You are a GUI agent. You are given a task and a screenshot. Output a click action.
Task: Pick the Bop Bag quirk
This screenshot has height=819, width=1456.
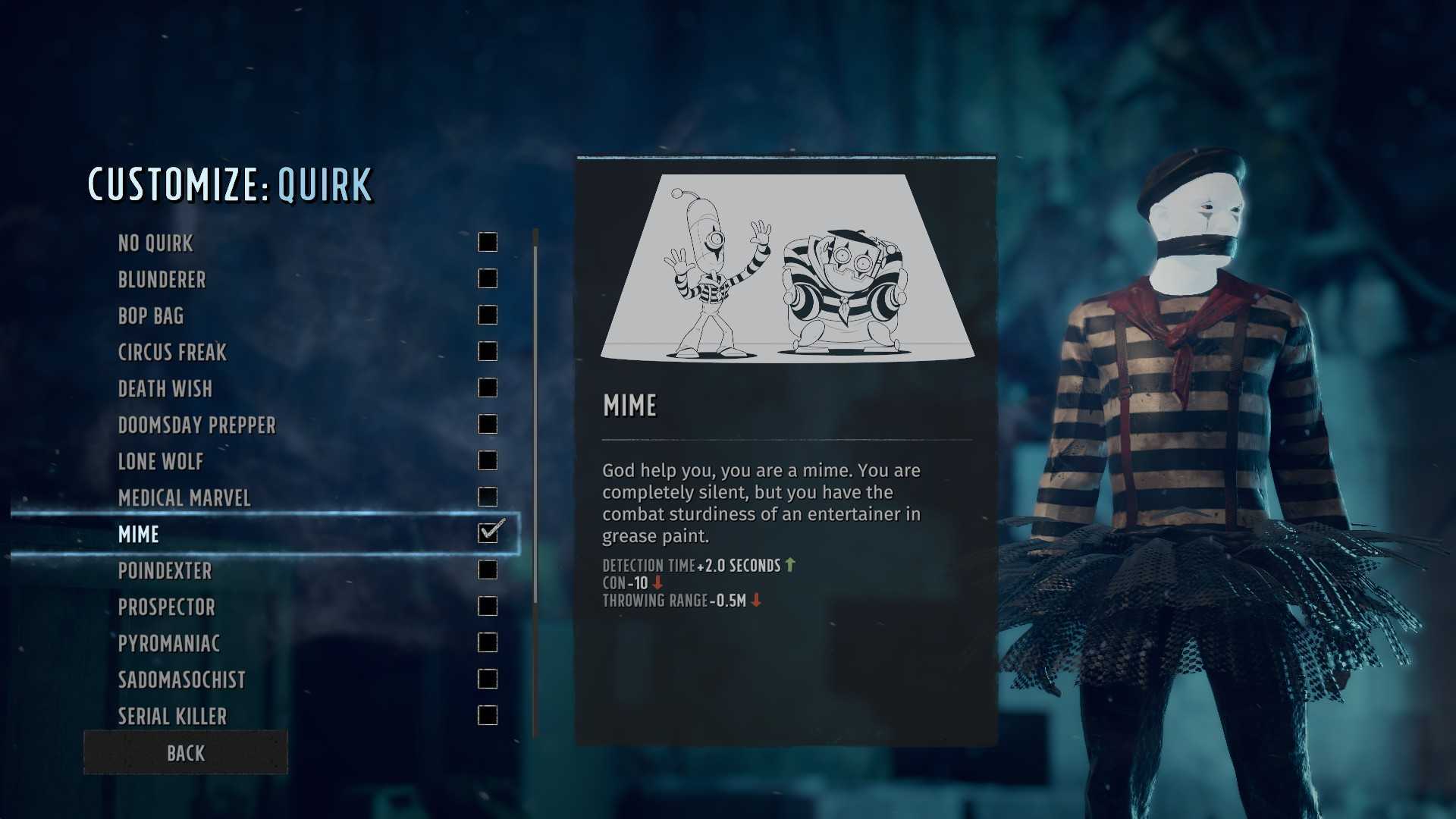(x=151, y=316)
